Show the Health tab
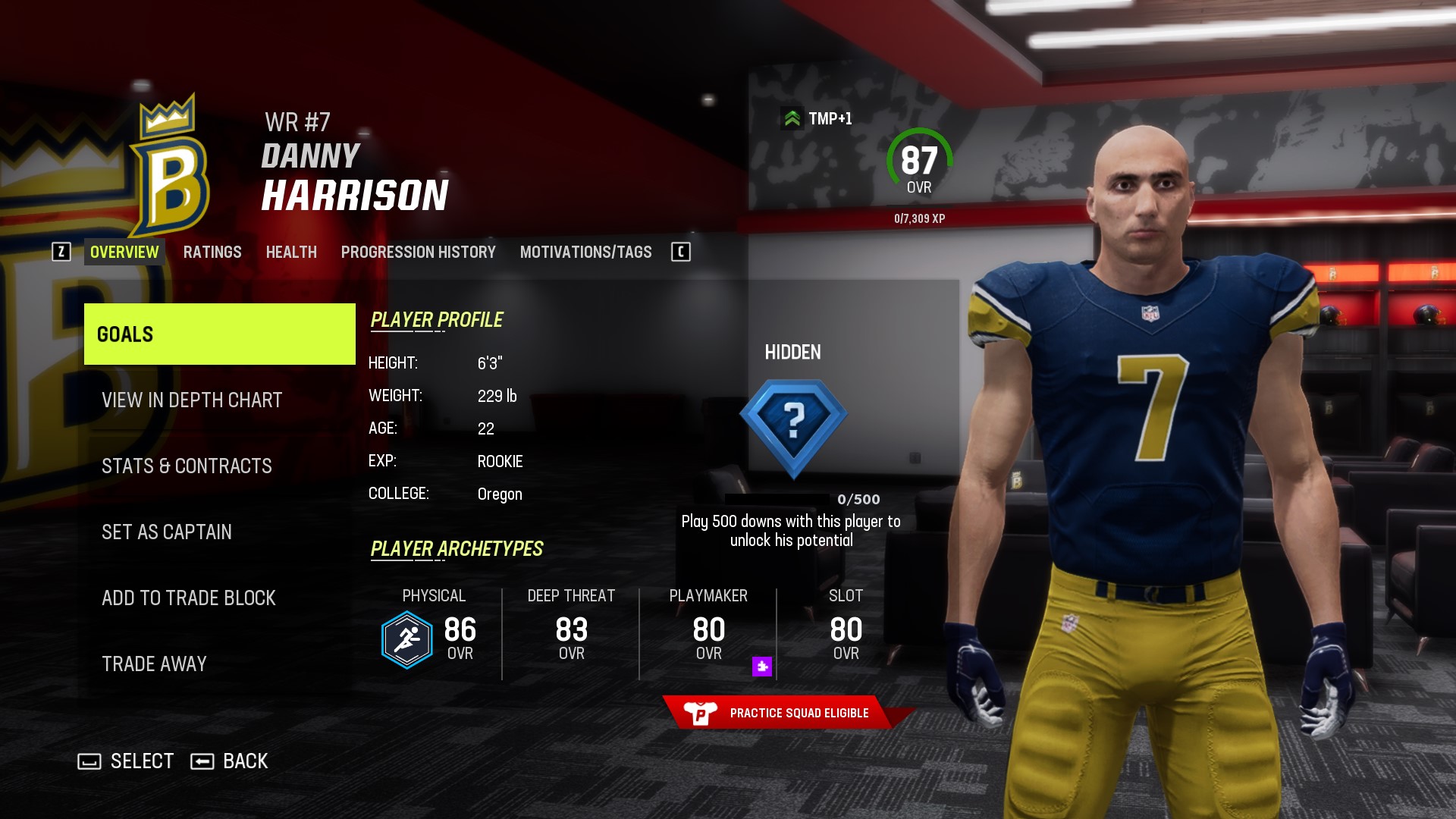1456x819 pixels. [291, 253]
